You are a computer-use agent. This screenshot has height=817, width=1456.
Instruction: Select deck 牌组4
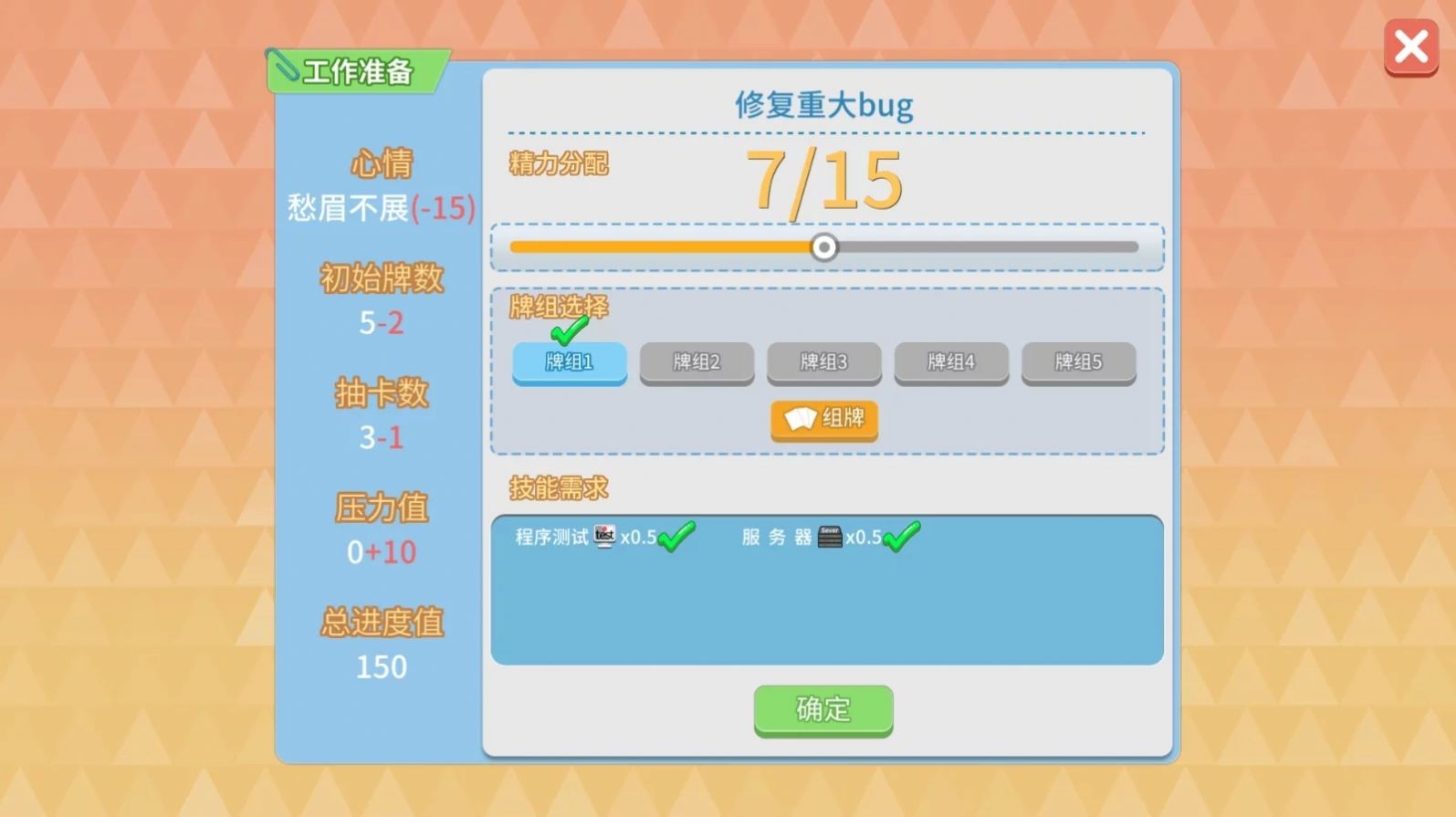click(951, 362)
